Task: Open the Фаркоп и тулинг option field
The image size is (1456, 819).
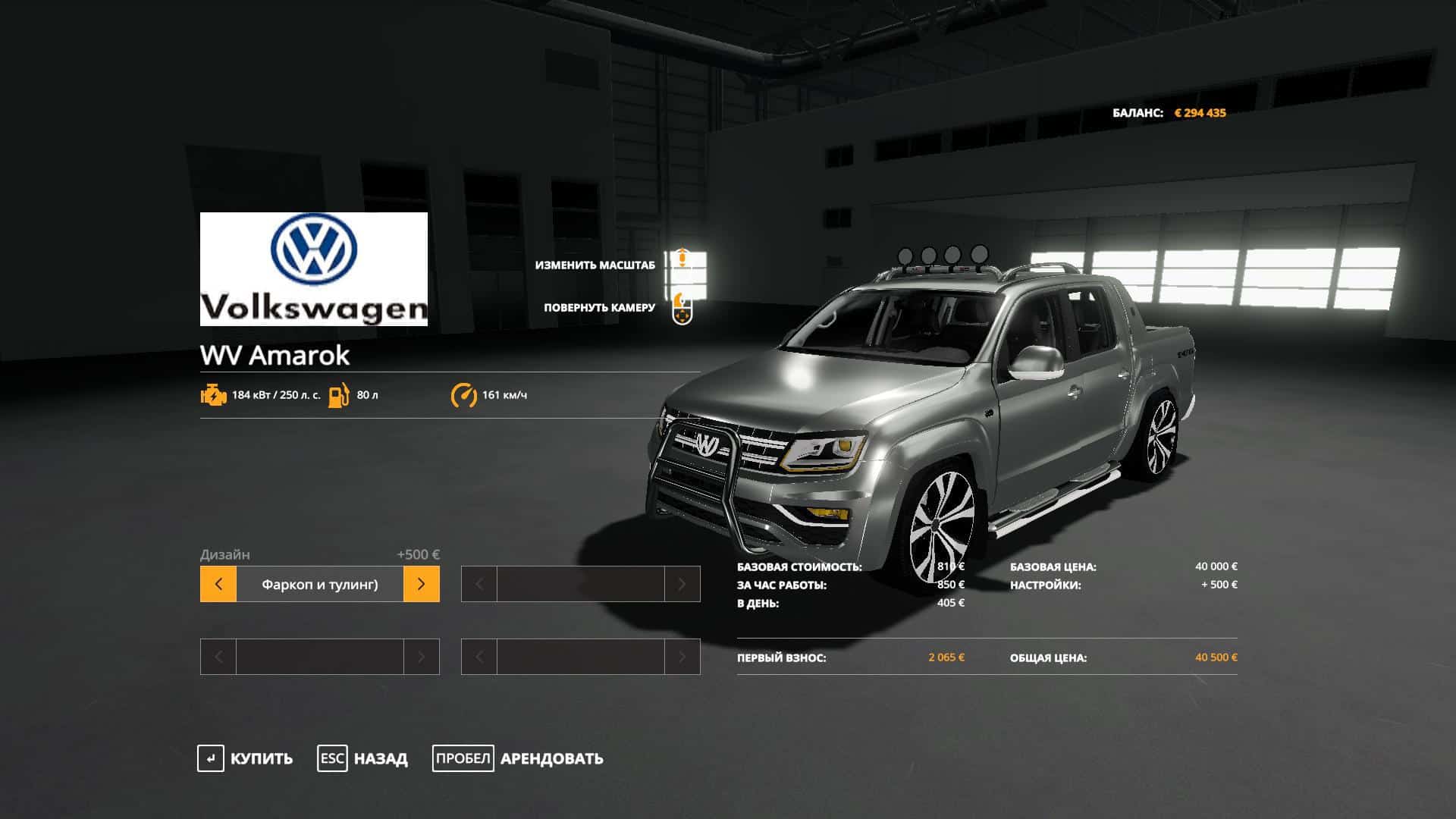Action: coord(319,584)
